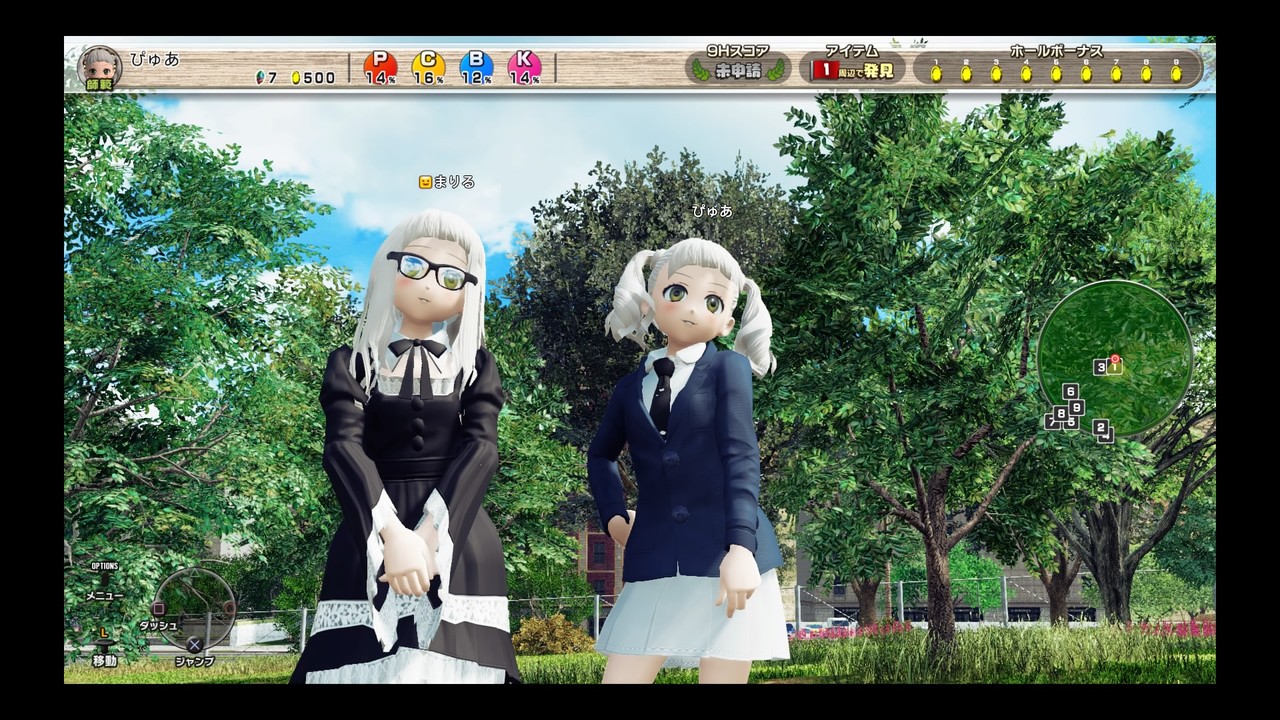
Task: Toggle hole bonus coin number 1
Action: [x=935, y=72]
